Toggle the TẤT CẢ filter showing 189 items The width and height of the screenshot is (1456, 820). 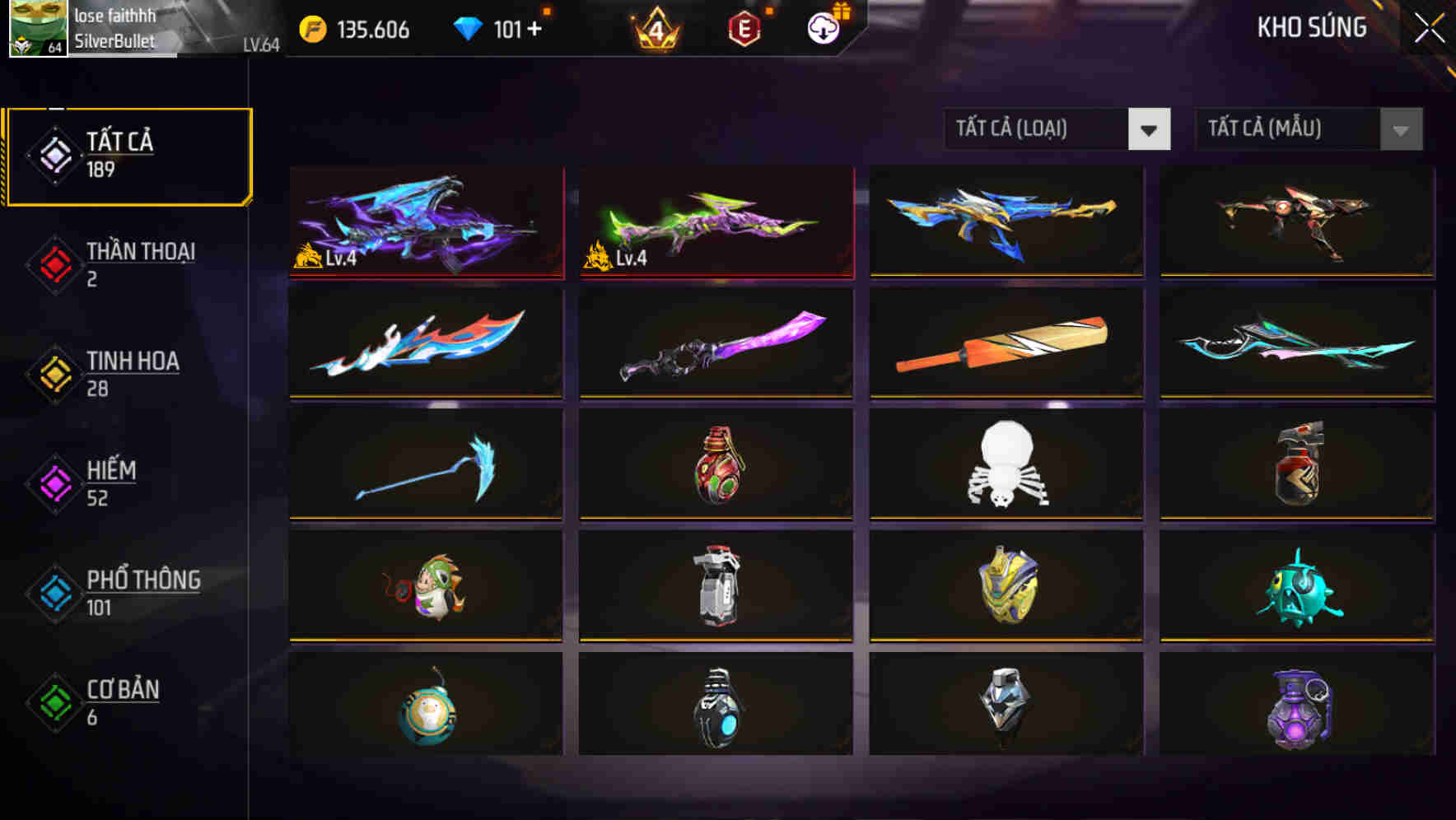[128, 155]
